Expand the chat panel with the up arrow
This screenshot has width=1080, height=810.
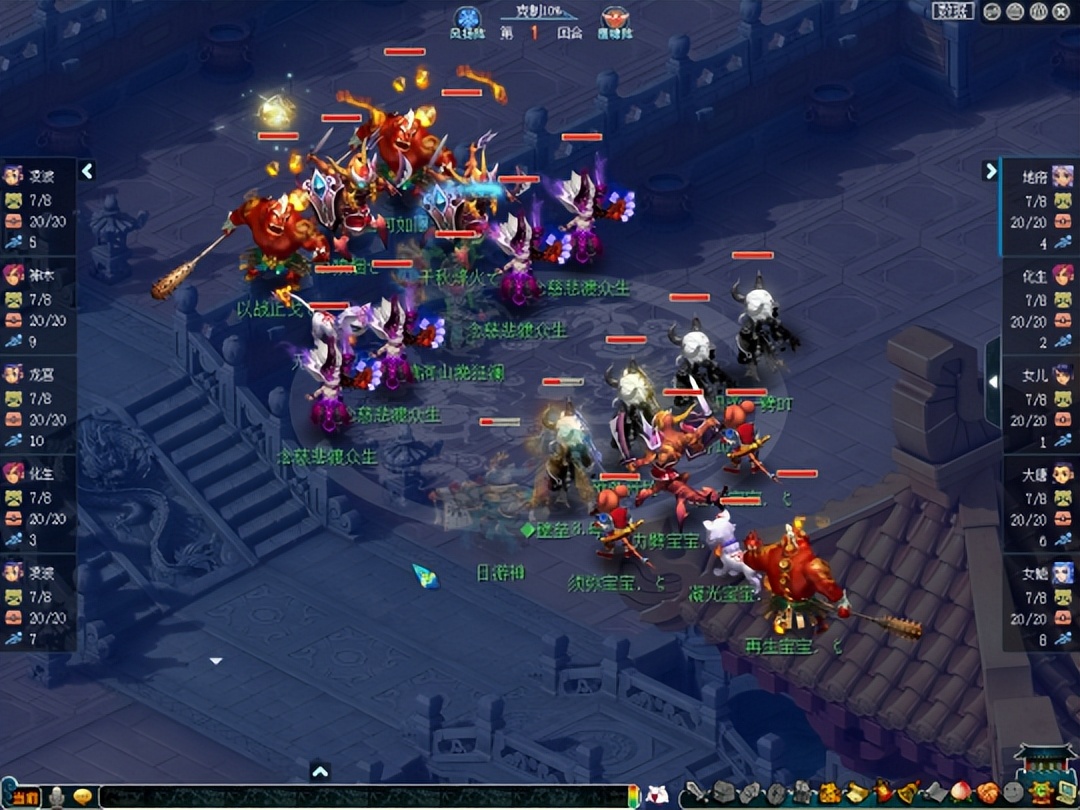(320, 771)
